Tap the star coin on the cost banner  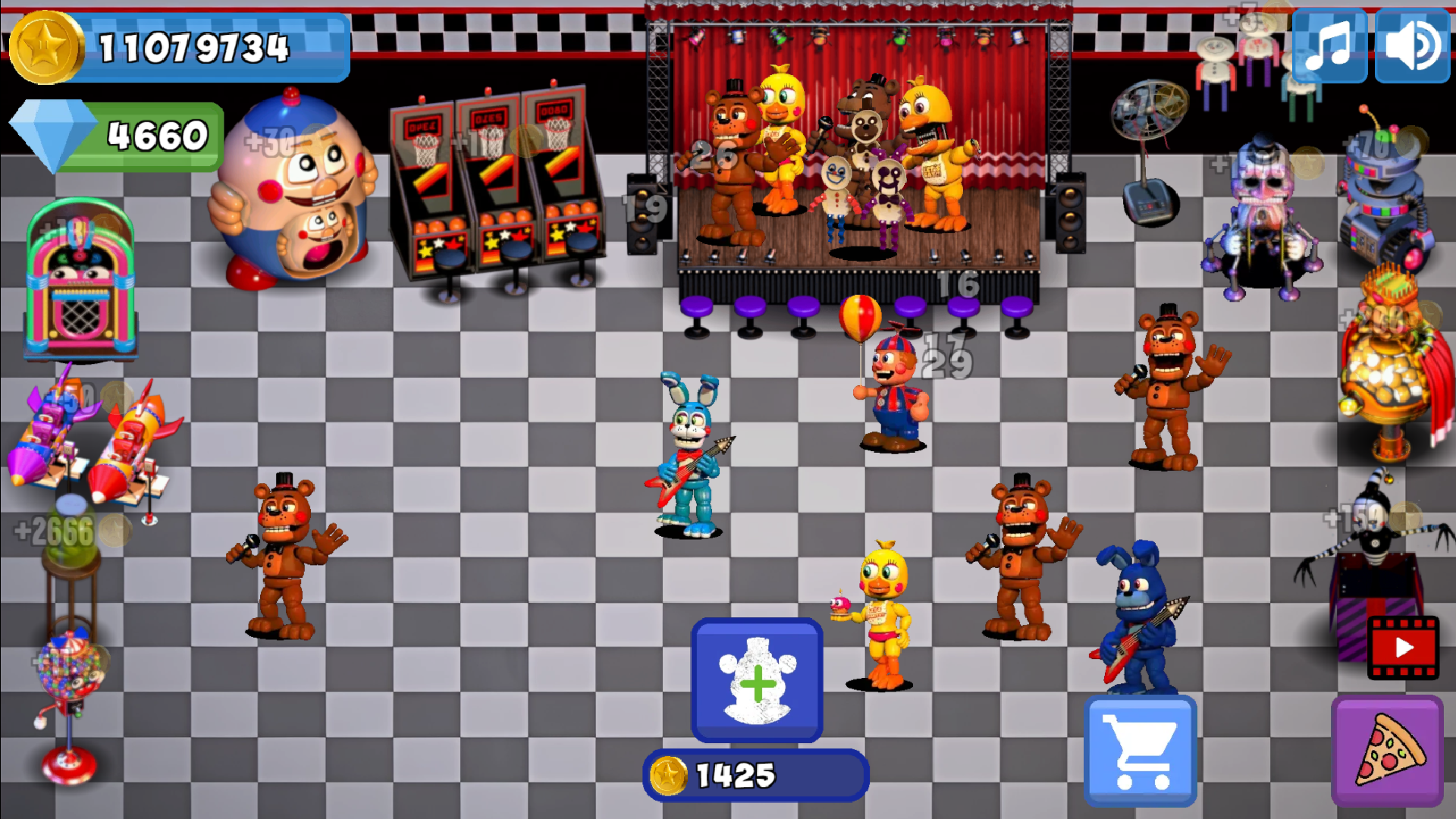click(667, 775)
